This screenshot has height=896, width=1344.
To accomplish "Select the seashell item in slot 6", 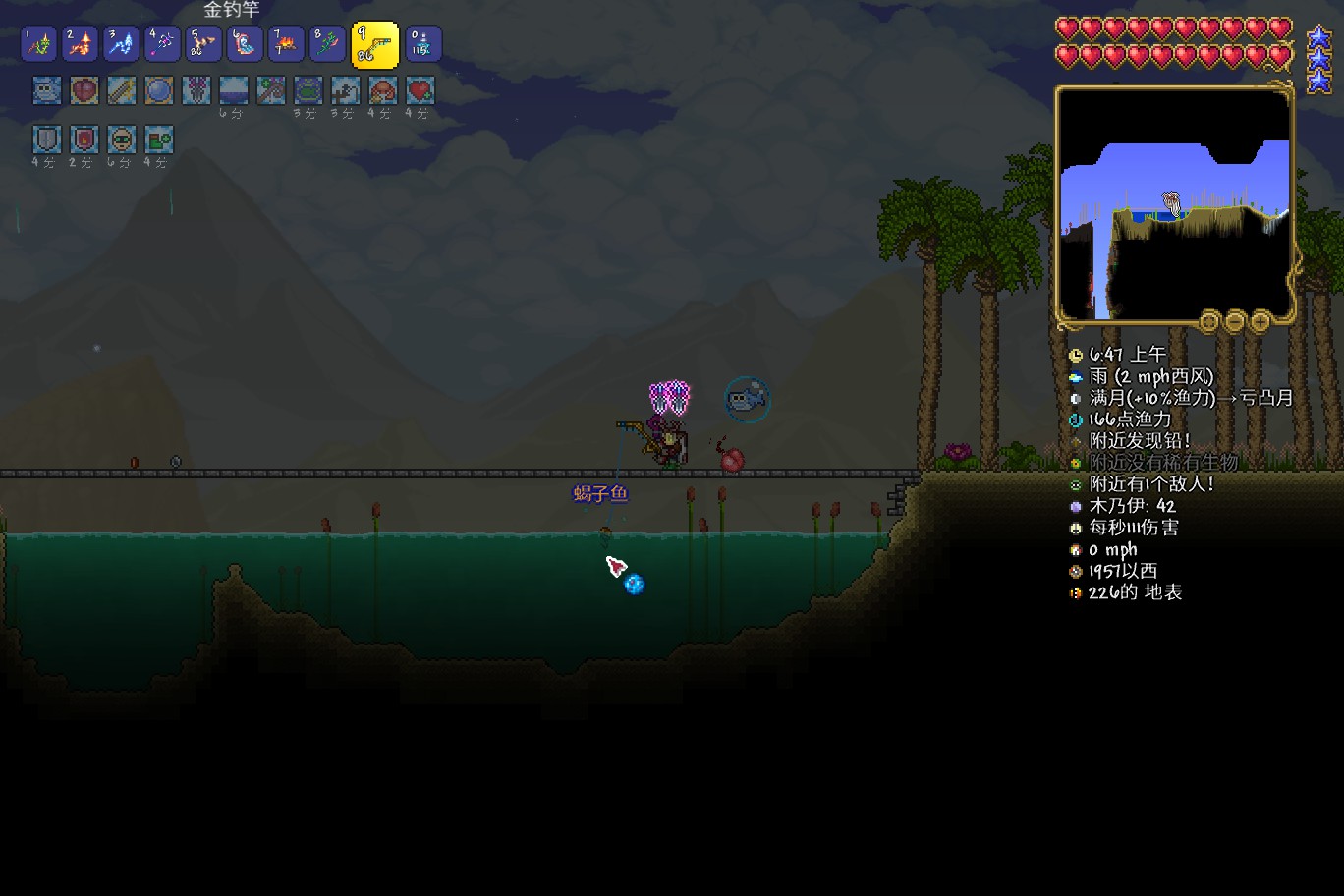I will tap(244, 44).
